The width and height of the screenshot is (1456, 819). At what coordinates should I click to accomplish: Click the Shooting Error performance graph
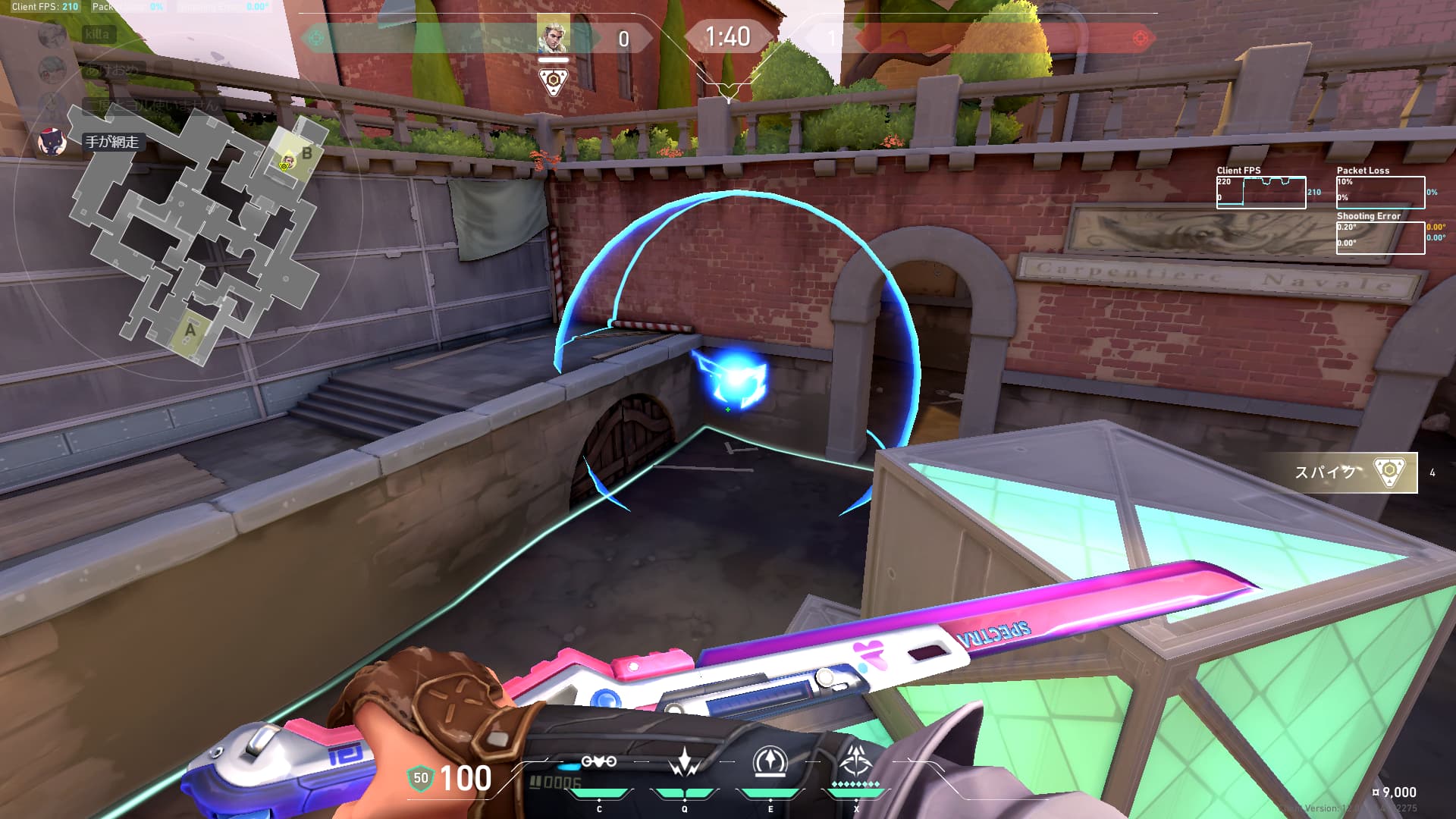[1380, 237]
